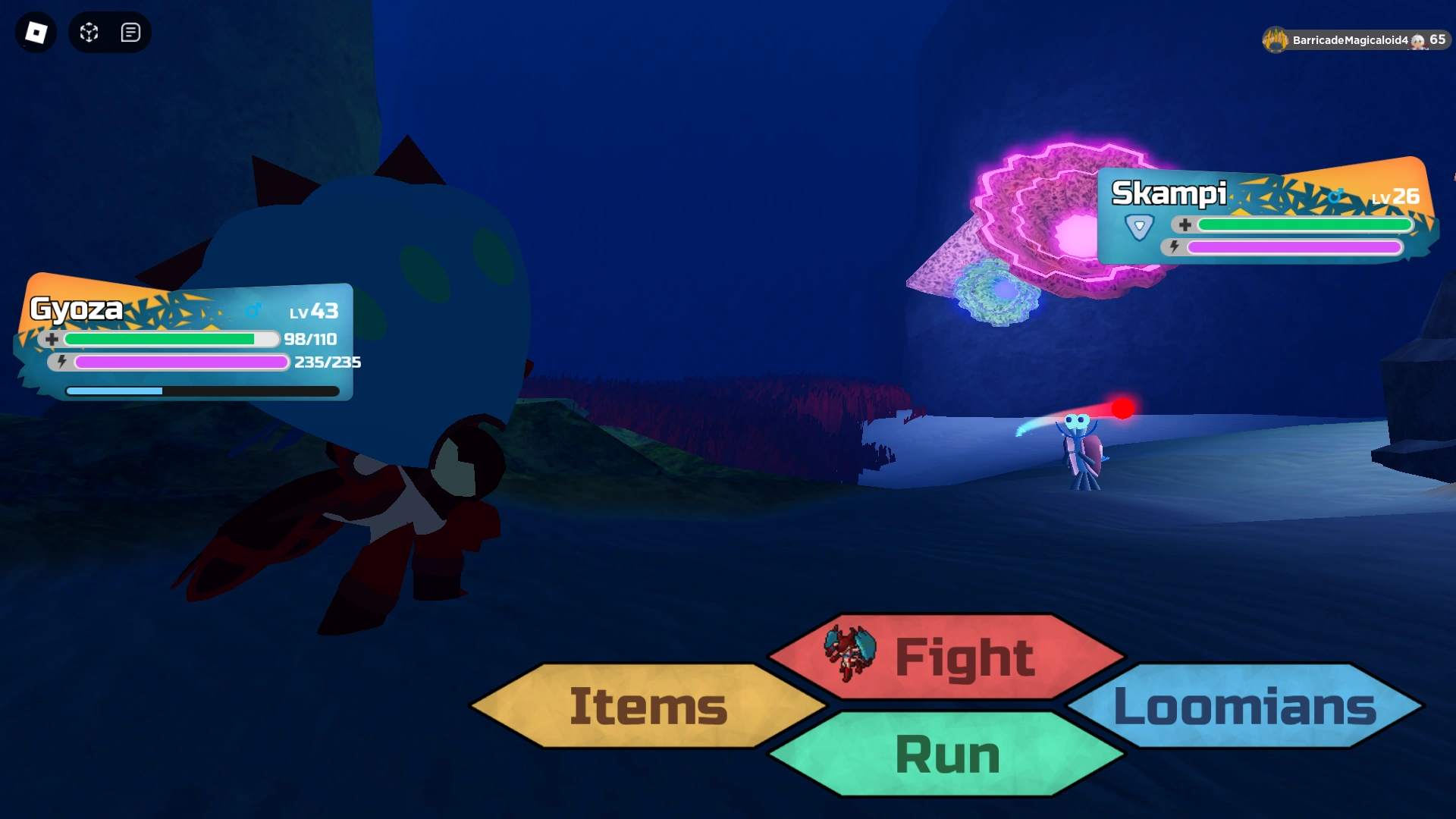Open the Loomians party menu
1456x819 pixels.
click(1244, 708)
